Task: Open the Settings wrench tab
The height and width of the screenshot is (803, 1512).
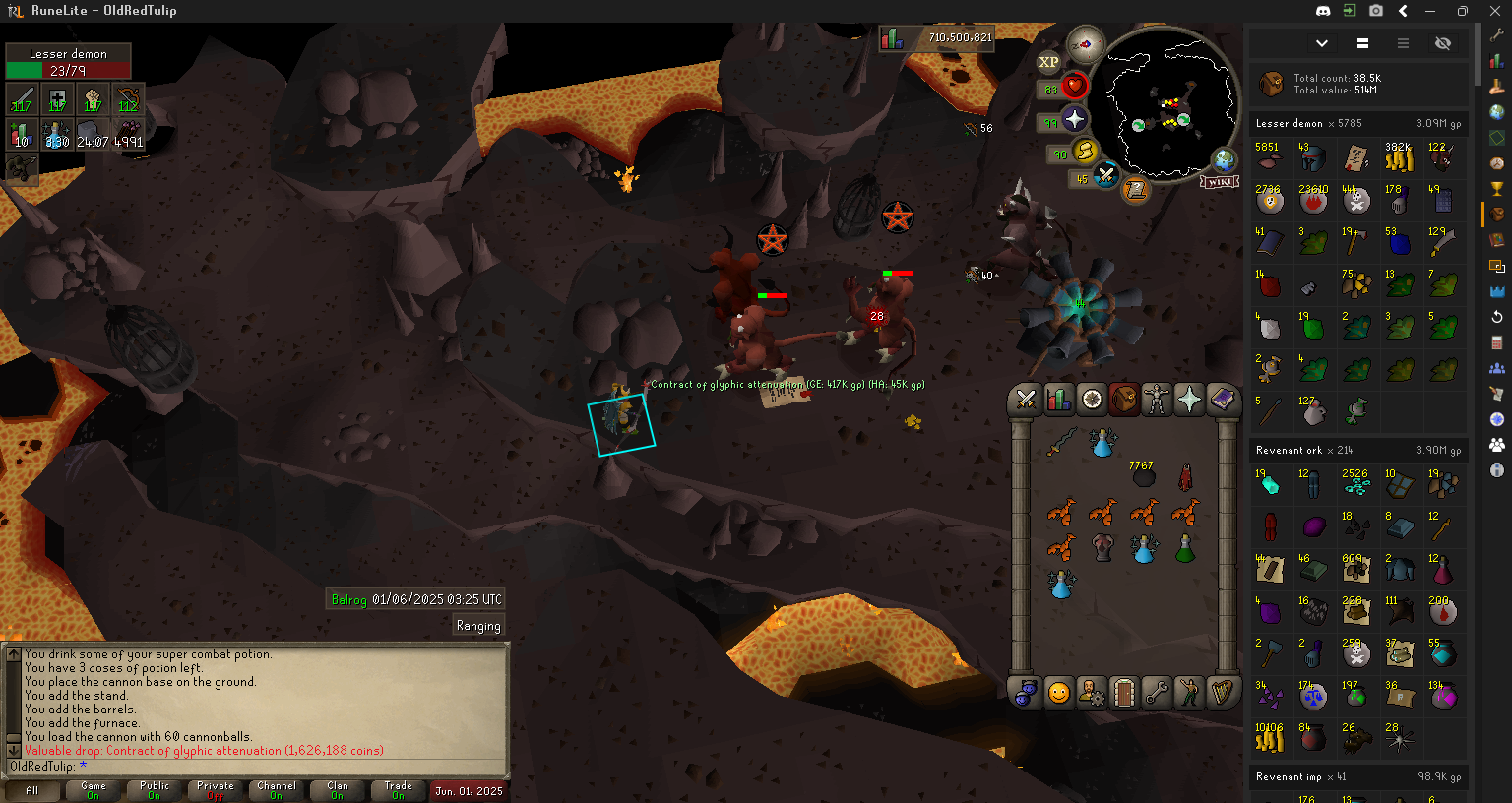Action: (1157, 693)
